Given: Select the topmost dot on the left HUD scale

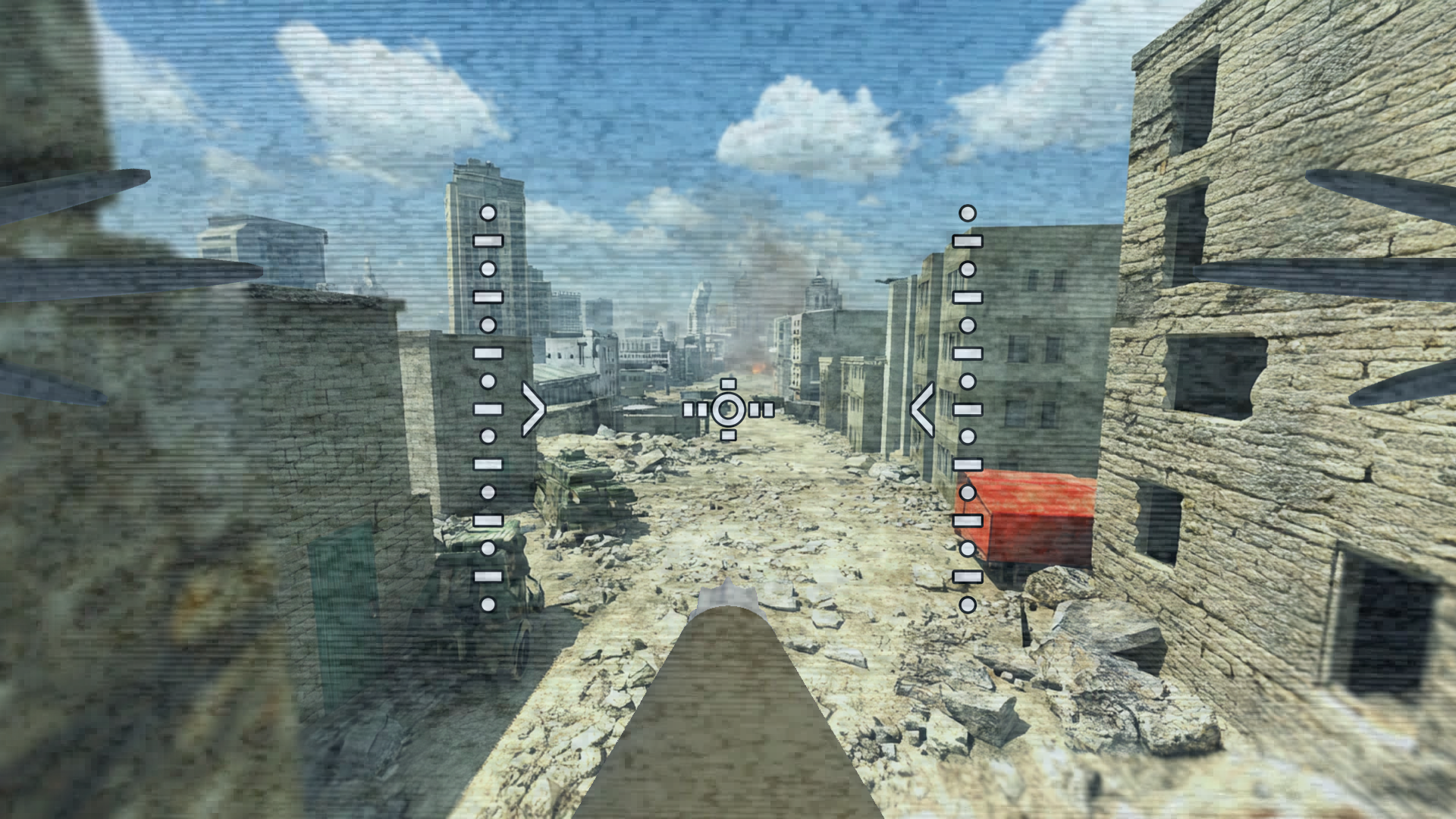Looking at the screenshot, I should click(x=487, y=213).
